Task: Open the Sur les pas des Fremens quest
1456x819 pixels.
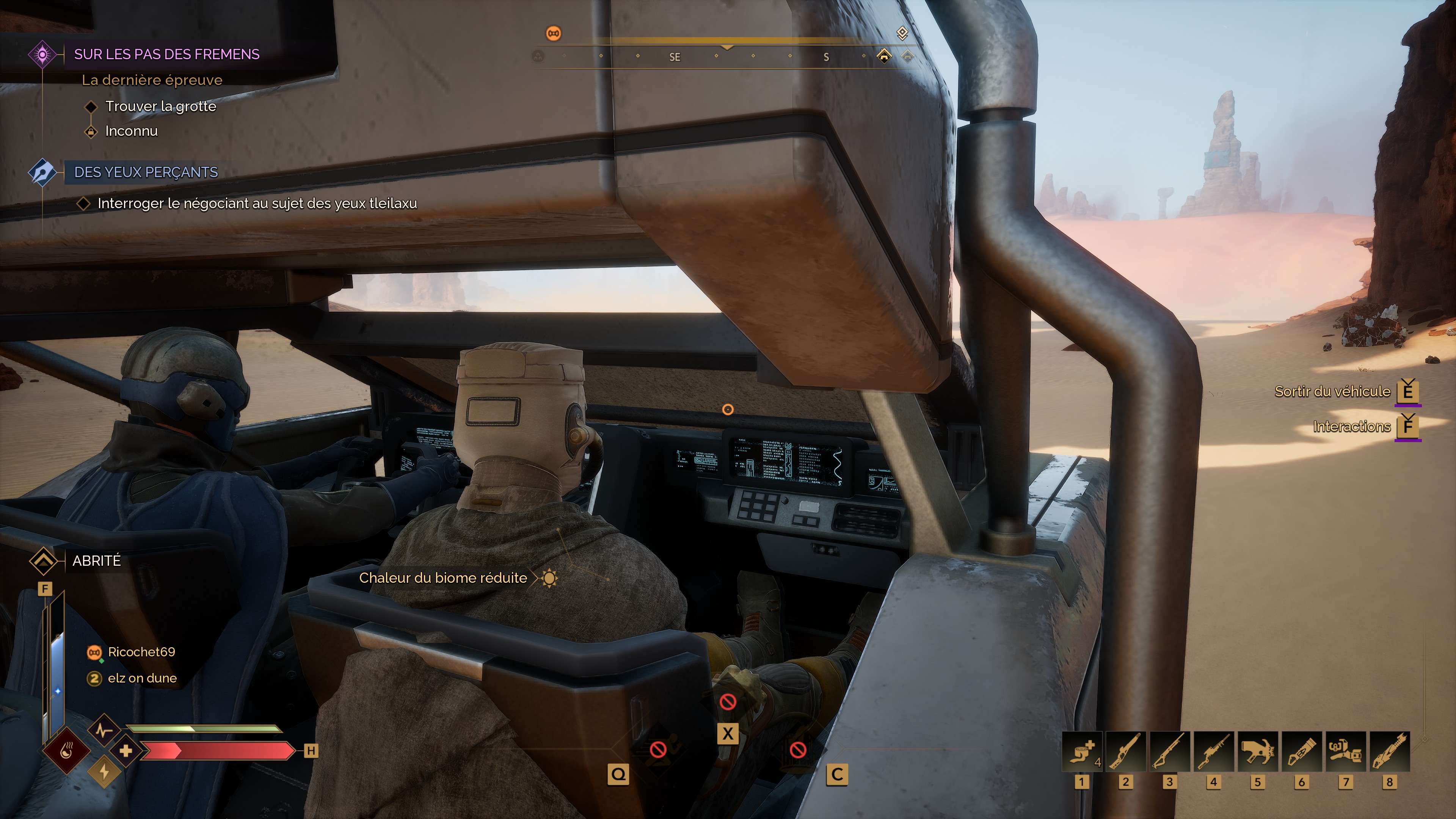Action: pos(166,54)
